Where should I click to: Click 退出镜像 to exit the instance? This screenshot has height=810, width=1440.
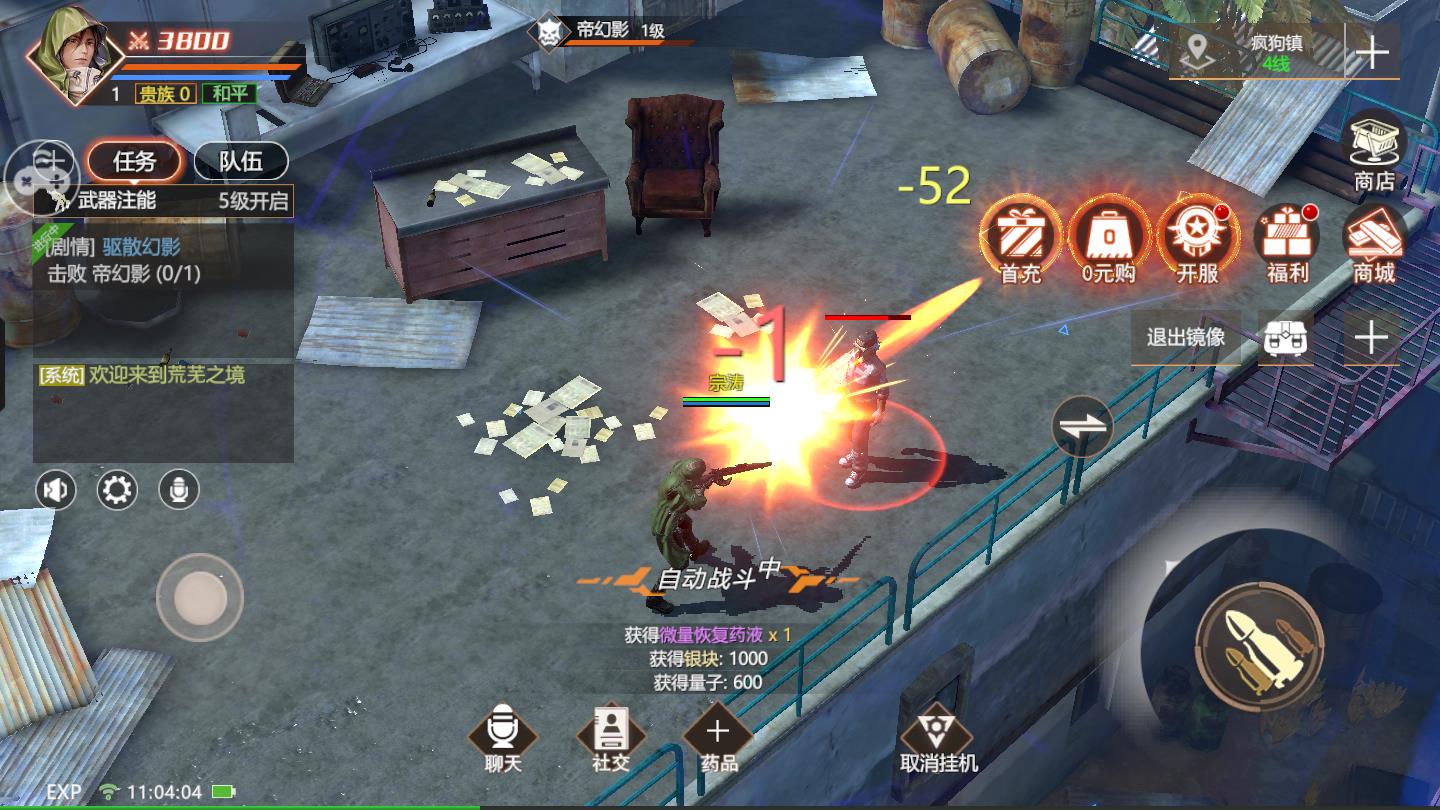(x=1186, y=337)
